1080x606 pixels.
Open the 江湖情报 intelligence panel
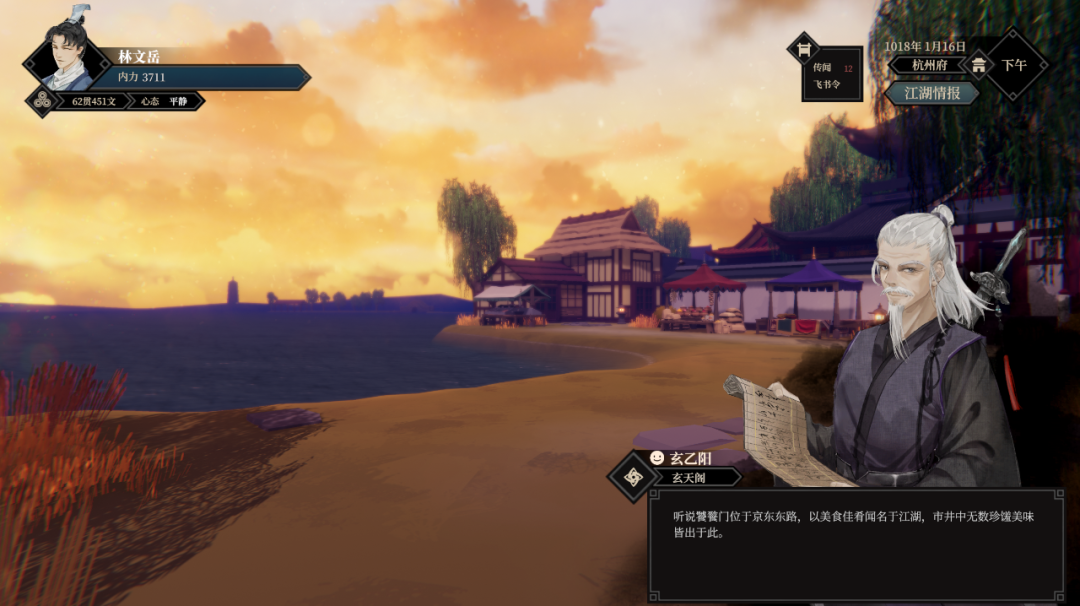pyautogui.click(x=931, y=93)
